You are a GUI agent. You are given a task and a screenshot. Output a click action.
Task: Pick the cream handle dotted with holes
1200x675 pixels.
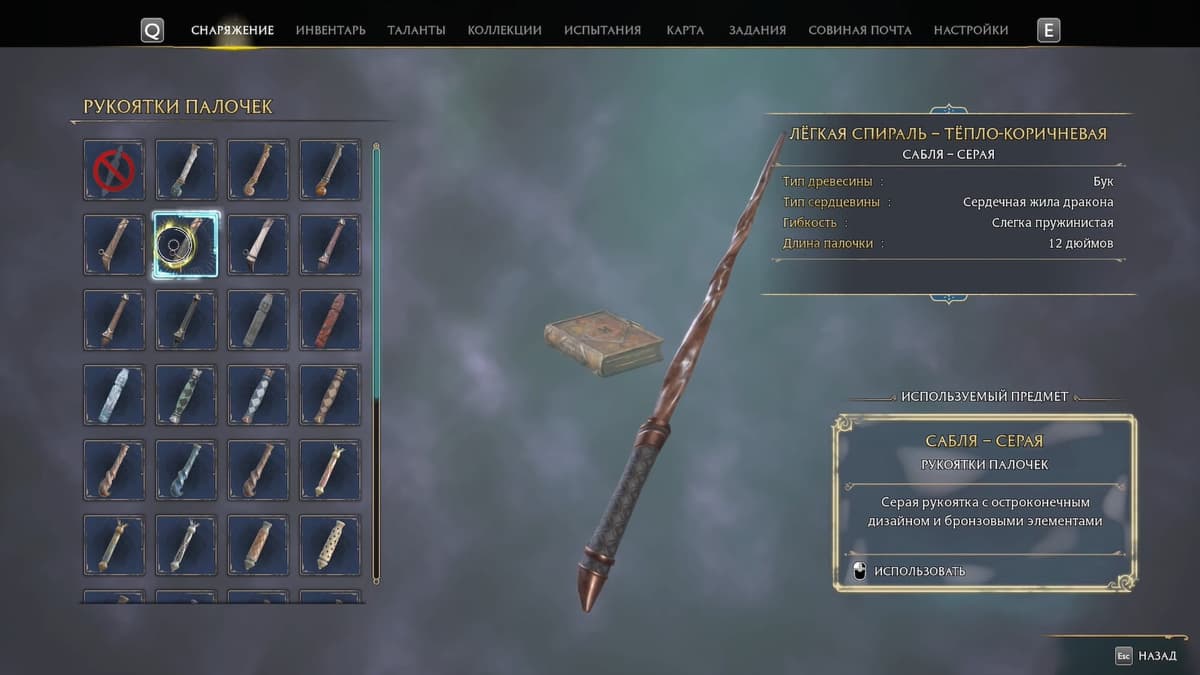pos(330,545)
